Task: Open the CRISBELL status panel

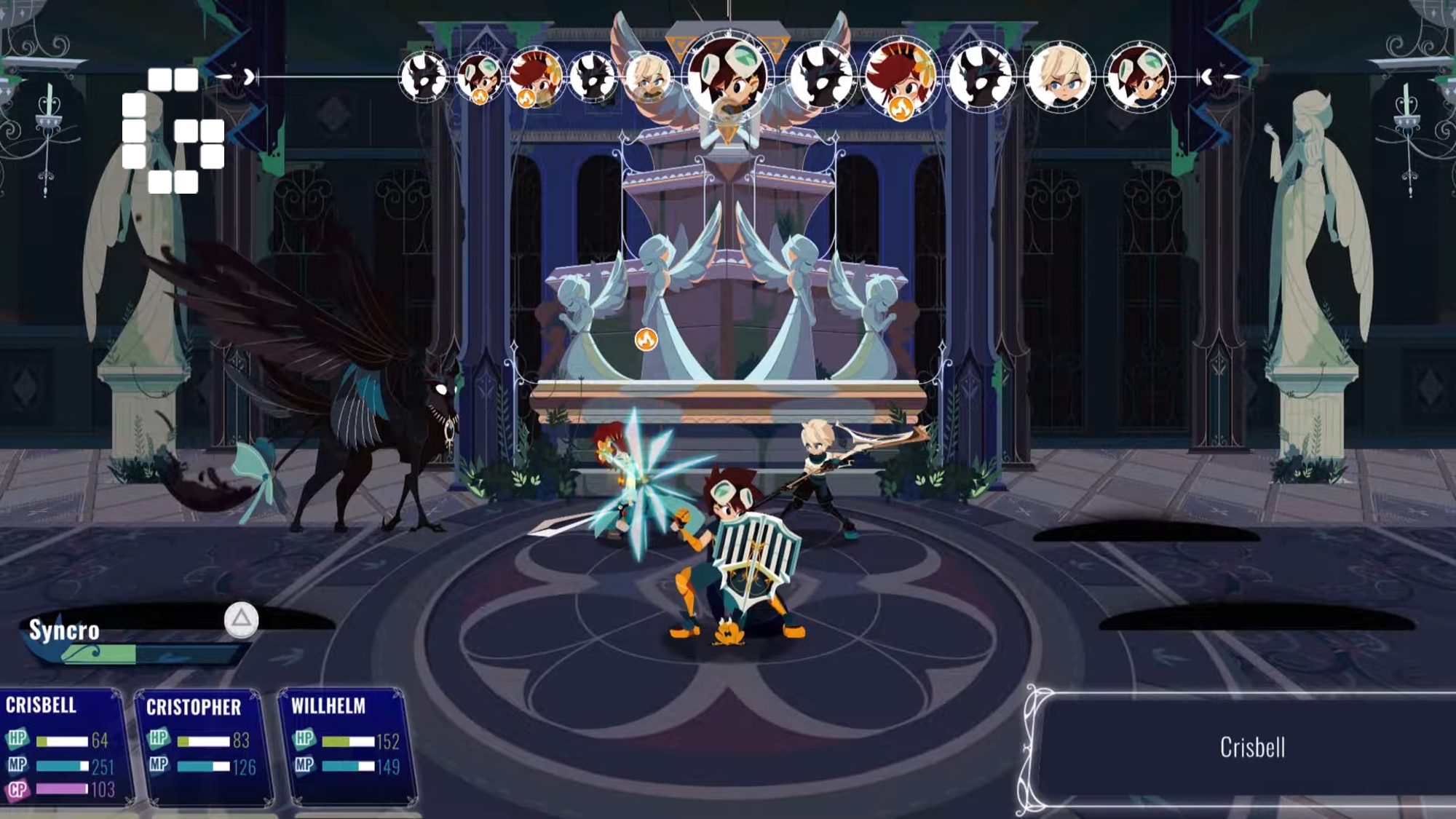Action: (62, 750)
